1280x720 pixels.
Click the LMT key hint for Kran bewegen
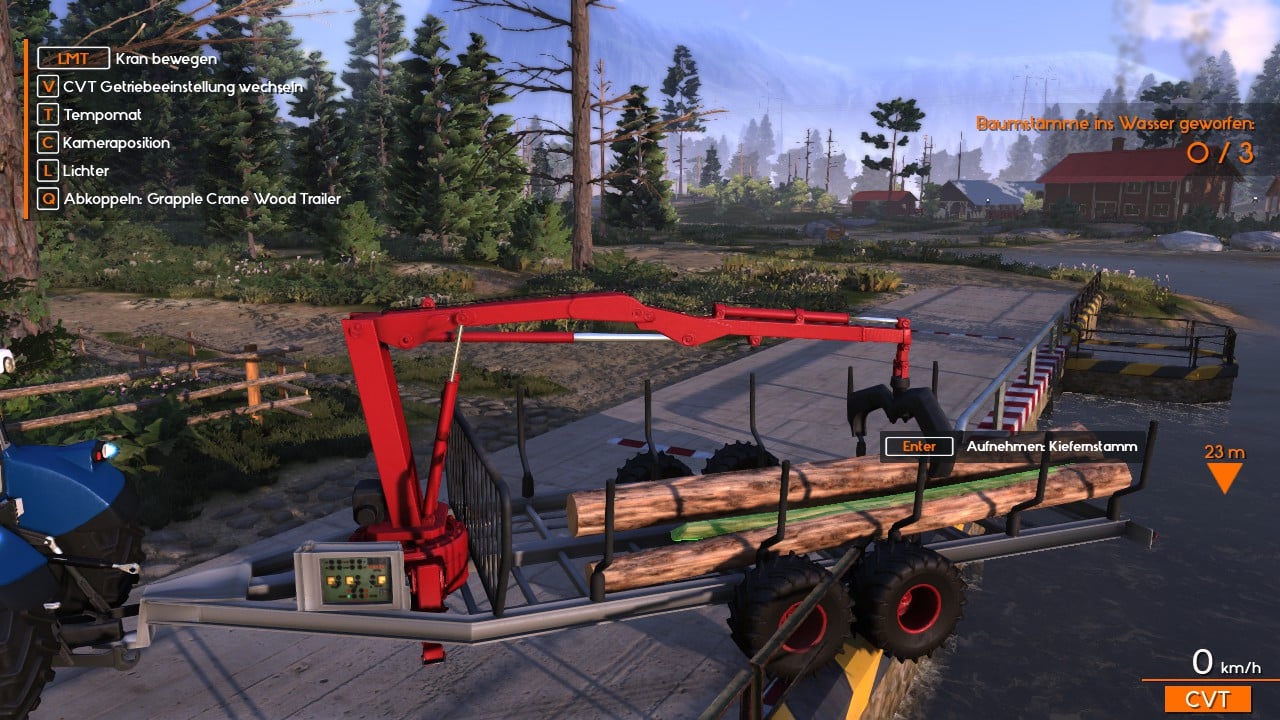(72, 58)
